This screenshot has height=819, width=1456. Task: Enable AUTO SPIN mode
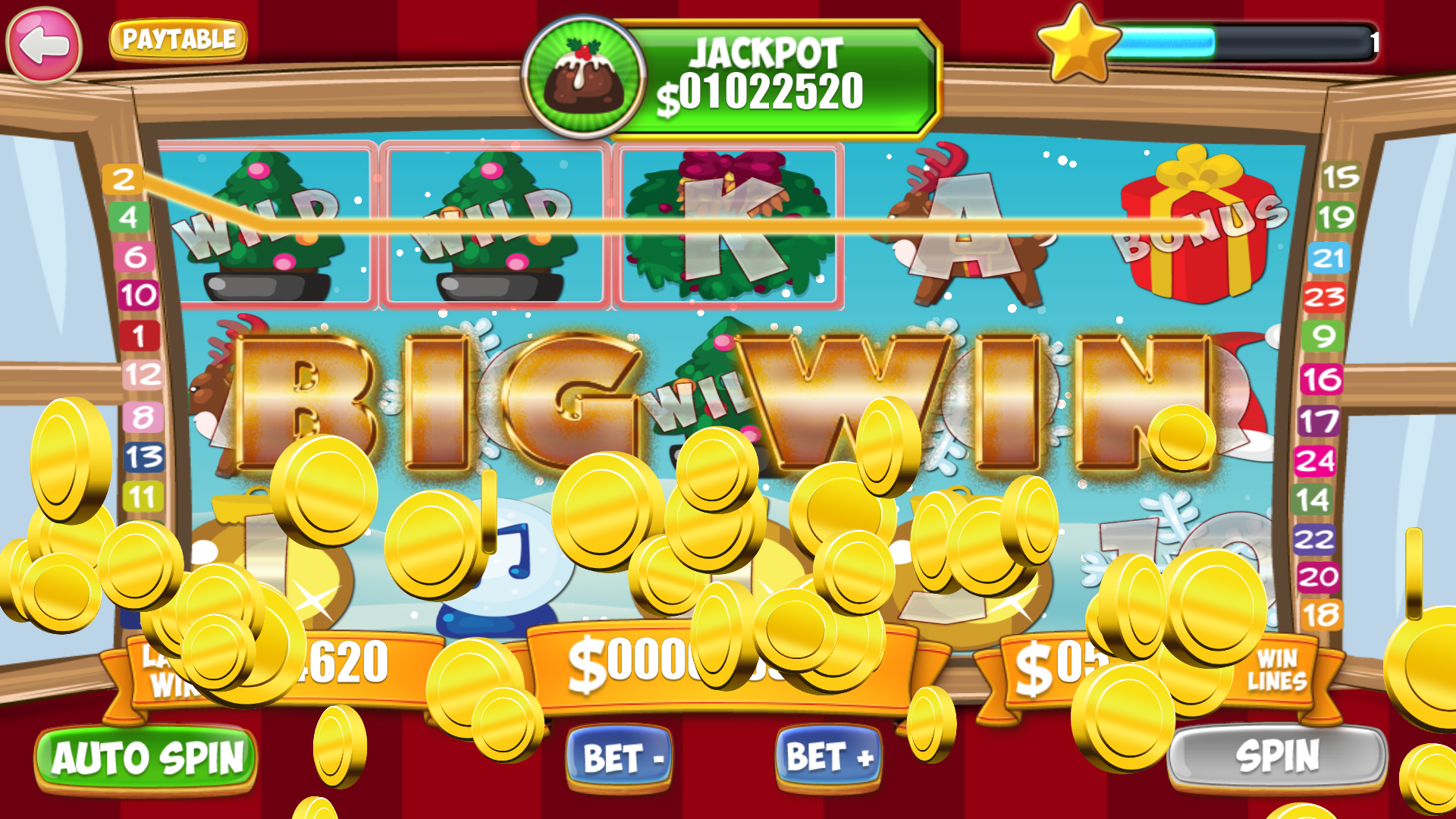[x=146, y=757]
